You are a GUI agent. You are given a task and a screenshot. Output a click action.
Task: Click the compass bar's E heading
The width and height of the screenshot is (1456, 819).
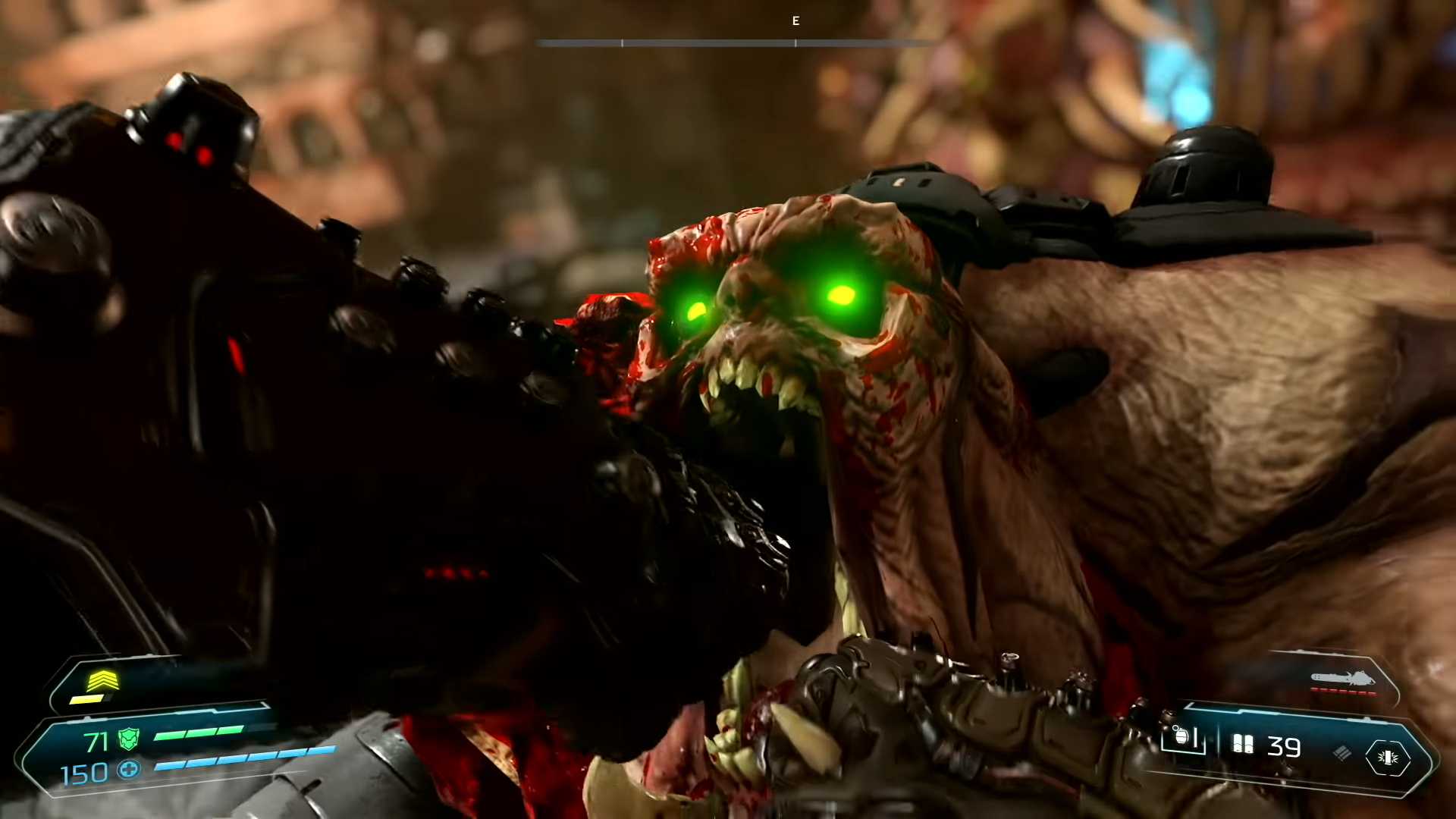tap(795, 21)
